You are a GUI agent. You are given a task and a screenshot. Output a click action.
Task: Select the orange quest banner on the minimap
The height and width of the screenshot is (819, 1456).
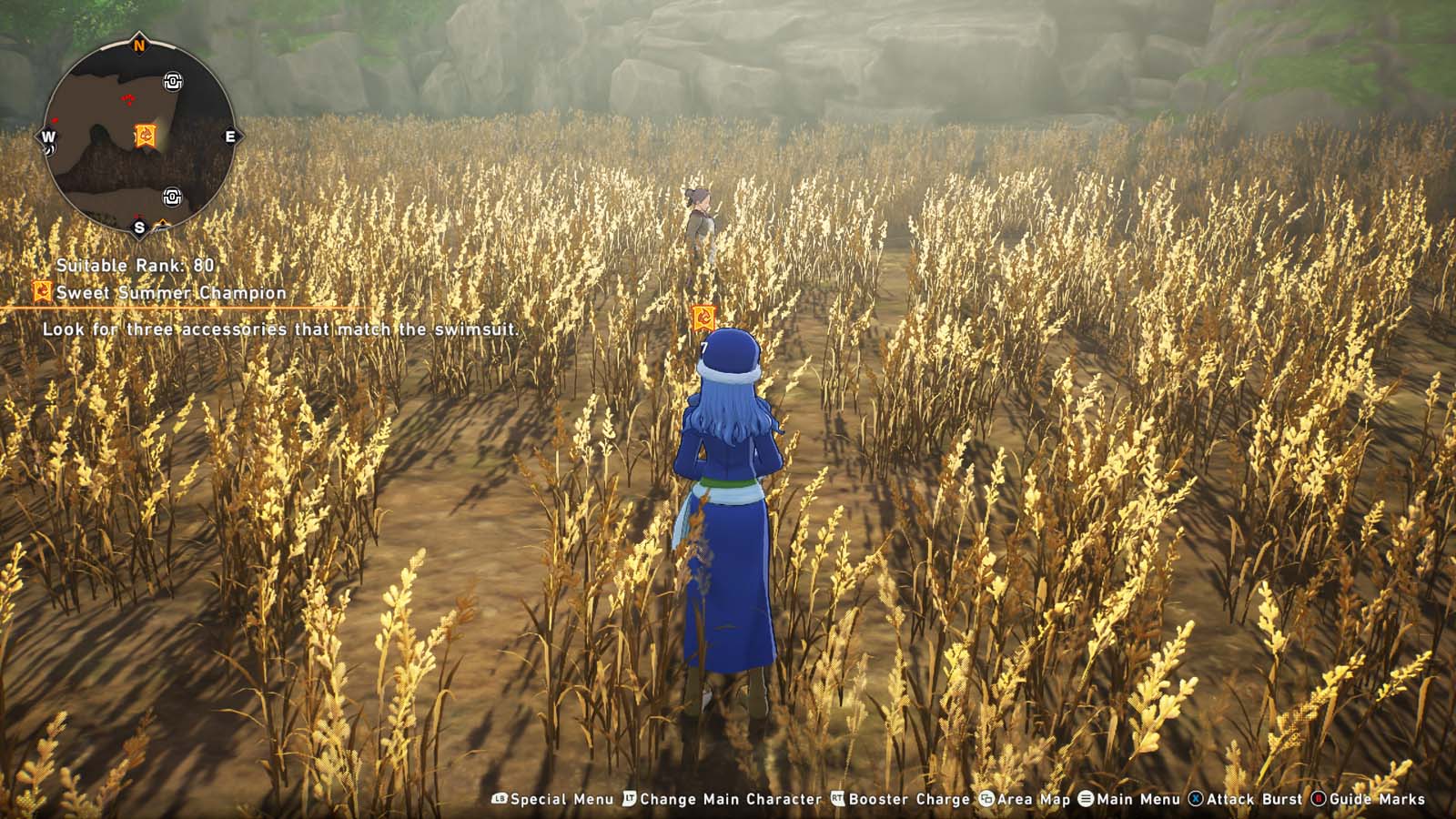(146, 133)
